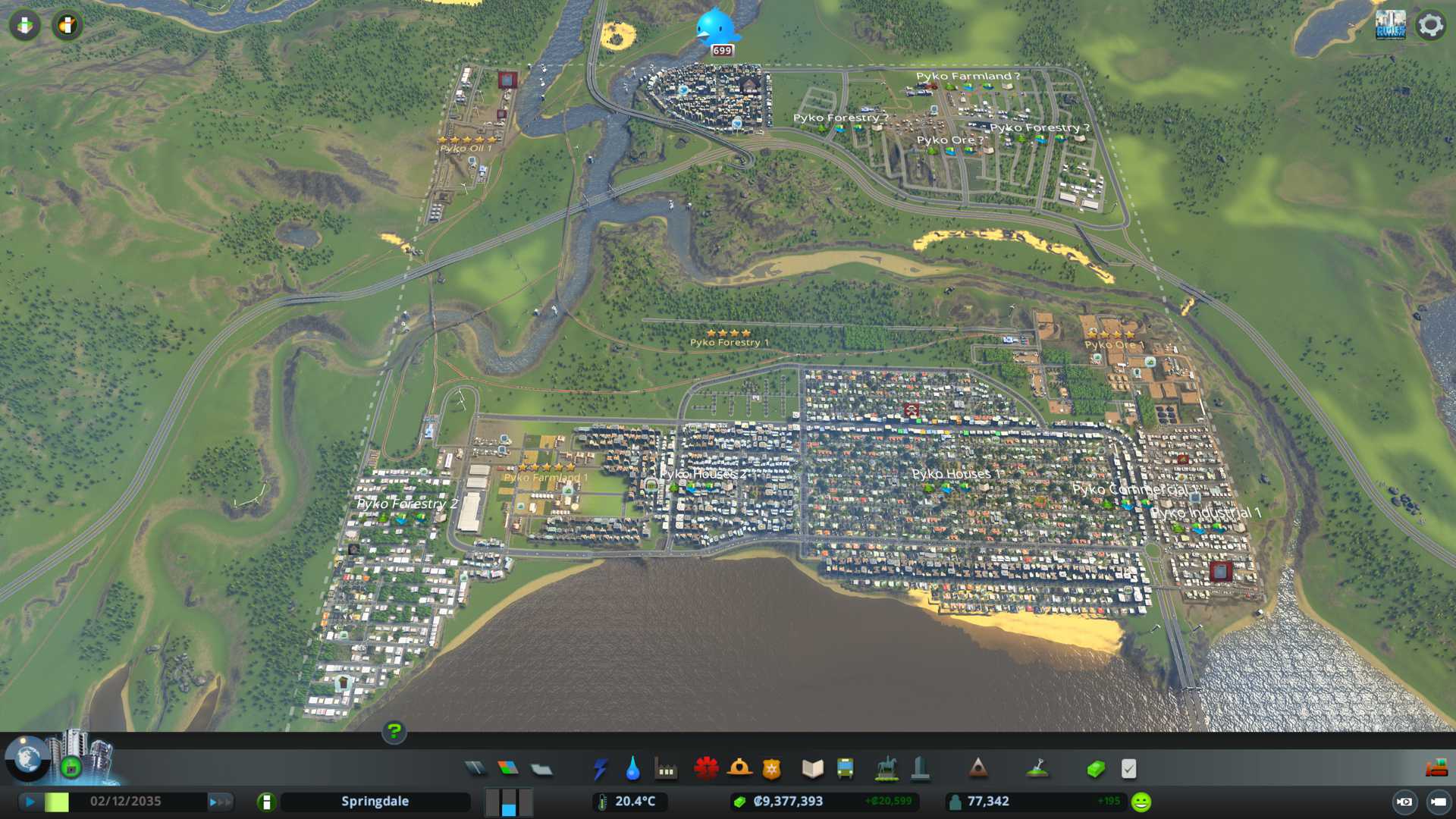Open the Zoning tool
Screen dimensions: 1456x819
(508, 769)
